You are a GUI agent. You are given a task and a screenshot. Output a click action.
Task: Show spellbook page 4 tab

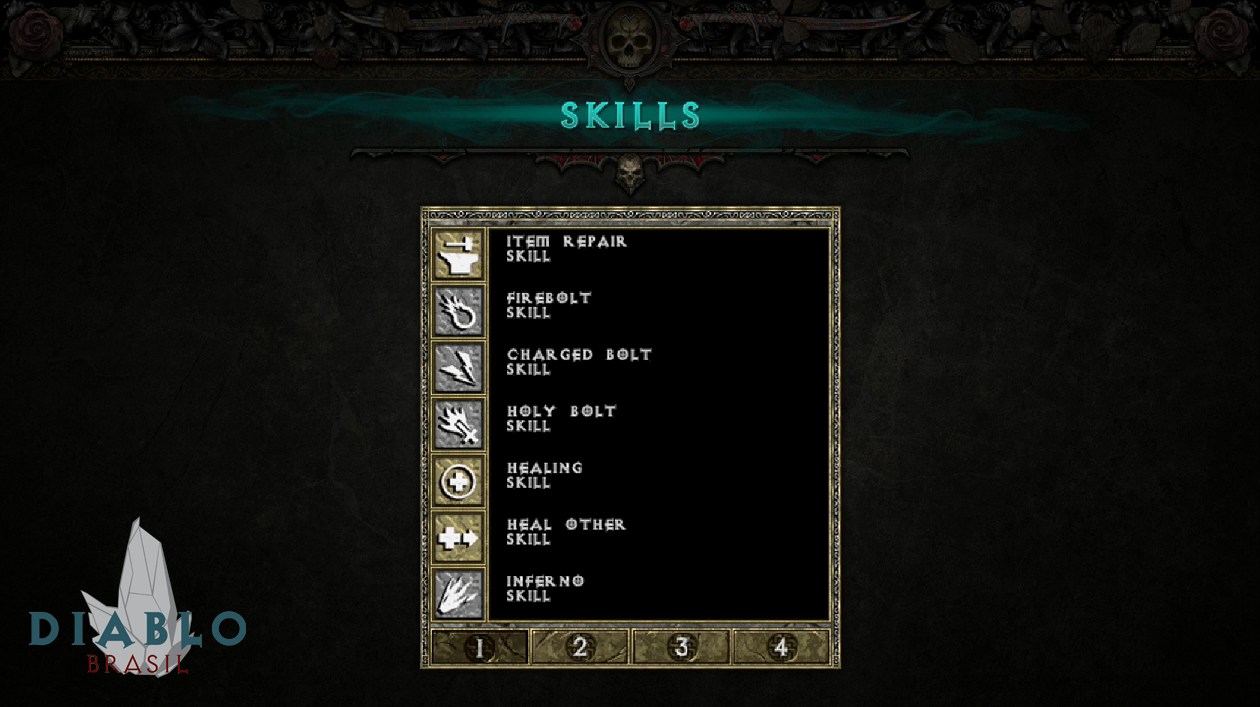coord(781,648)
